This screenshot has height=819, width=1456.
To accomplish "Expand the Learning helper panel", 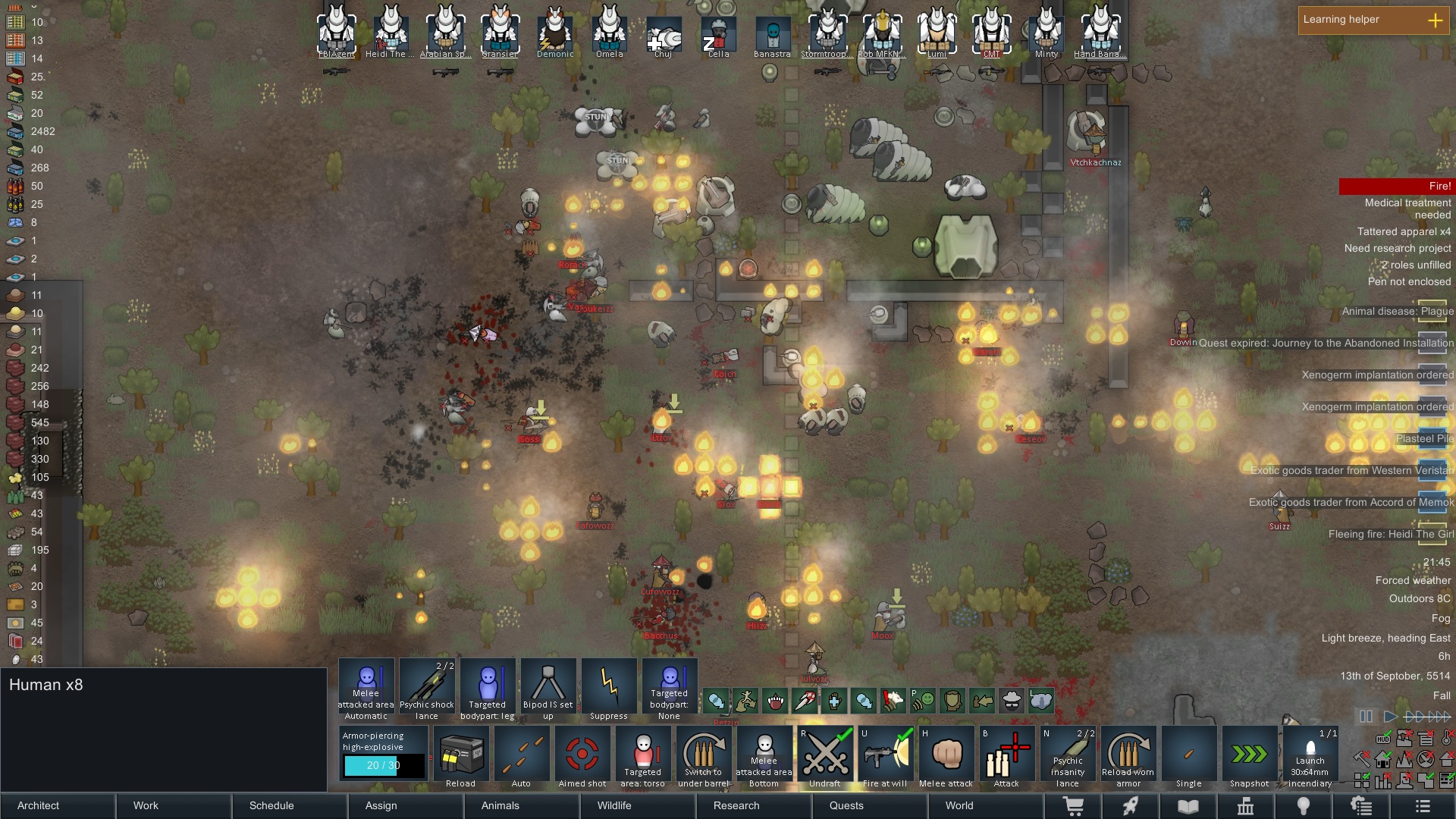I will click(1436, 20).
